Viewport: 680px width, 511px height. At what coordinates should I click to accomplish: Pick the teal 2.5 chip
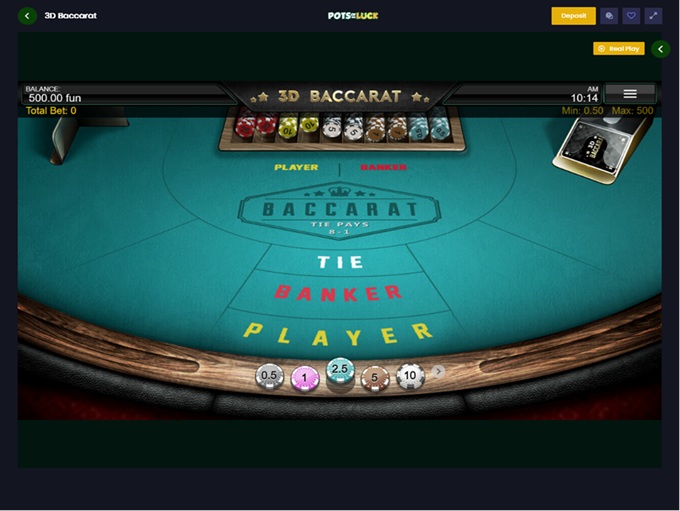(x=340, y=372)
